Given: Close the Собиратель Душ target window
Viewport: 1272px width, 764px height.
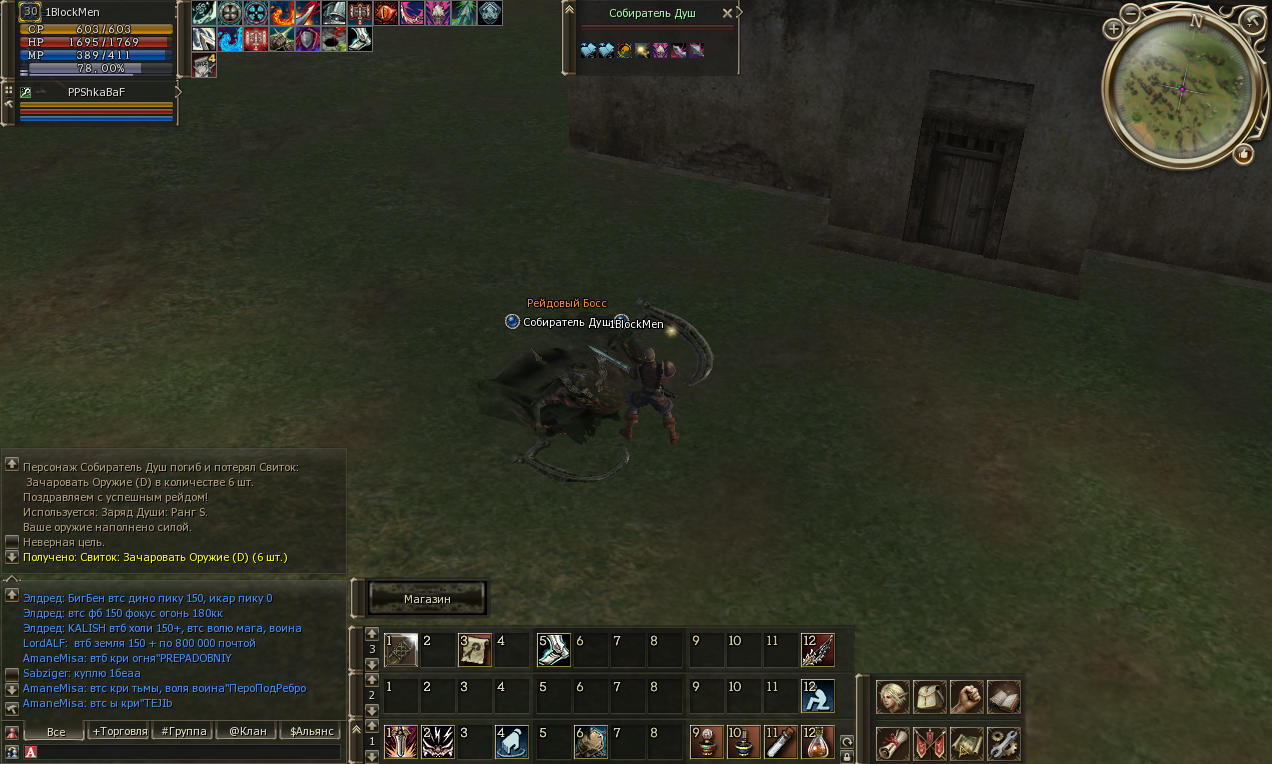Looking at the screenshot, I should (x=727, y=14).
